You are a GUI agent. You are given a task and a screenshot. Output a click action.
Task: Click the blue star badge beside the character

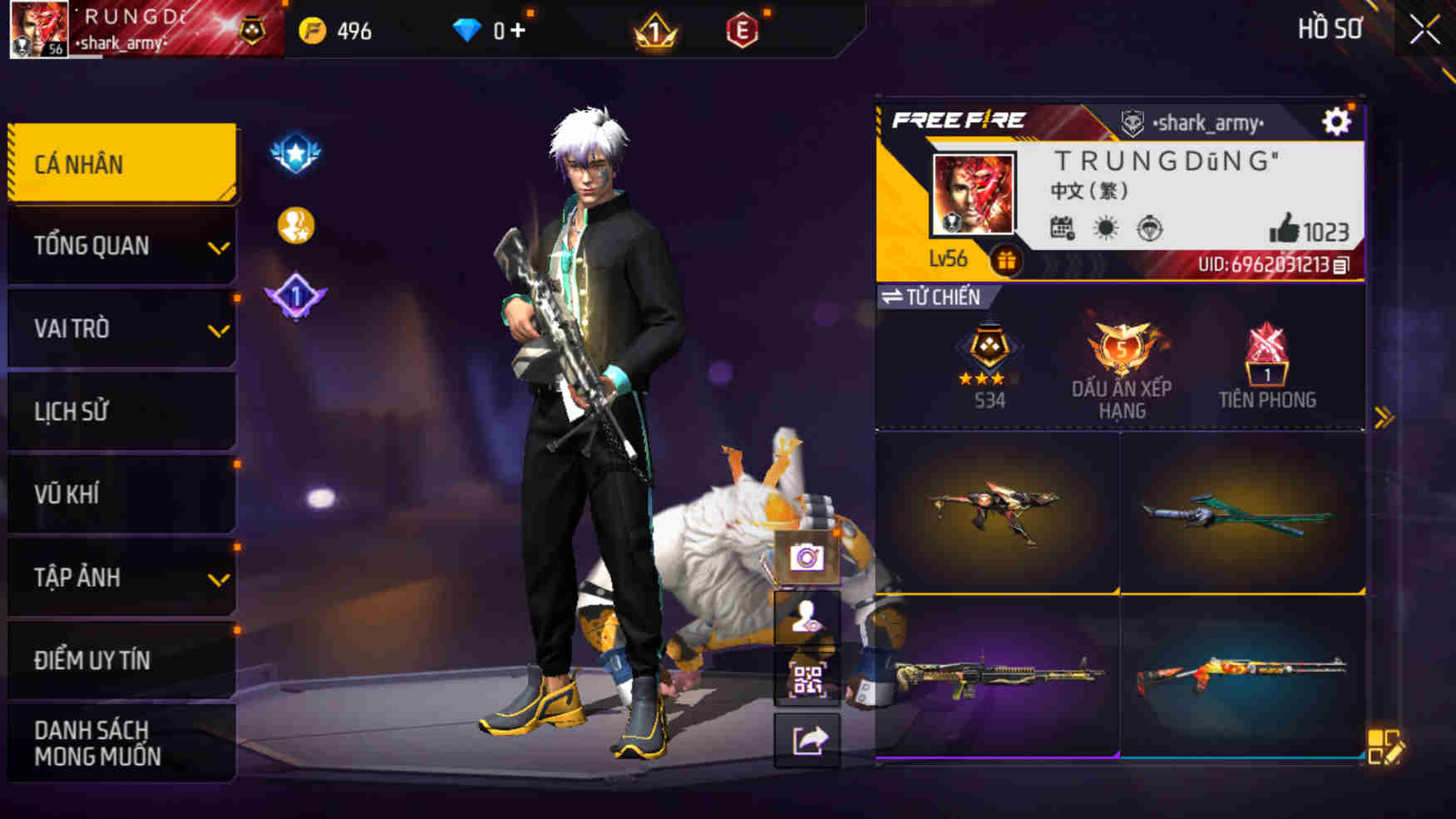295,151
